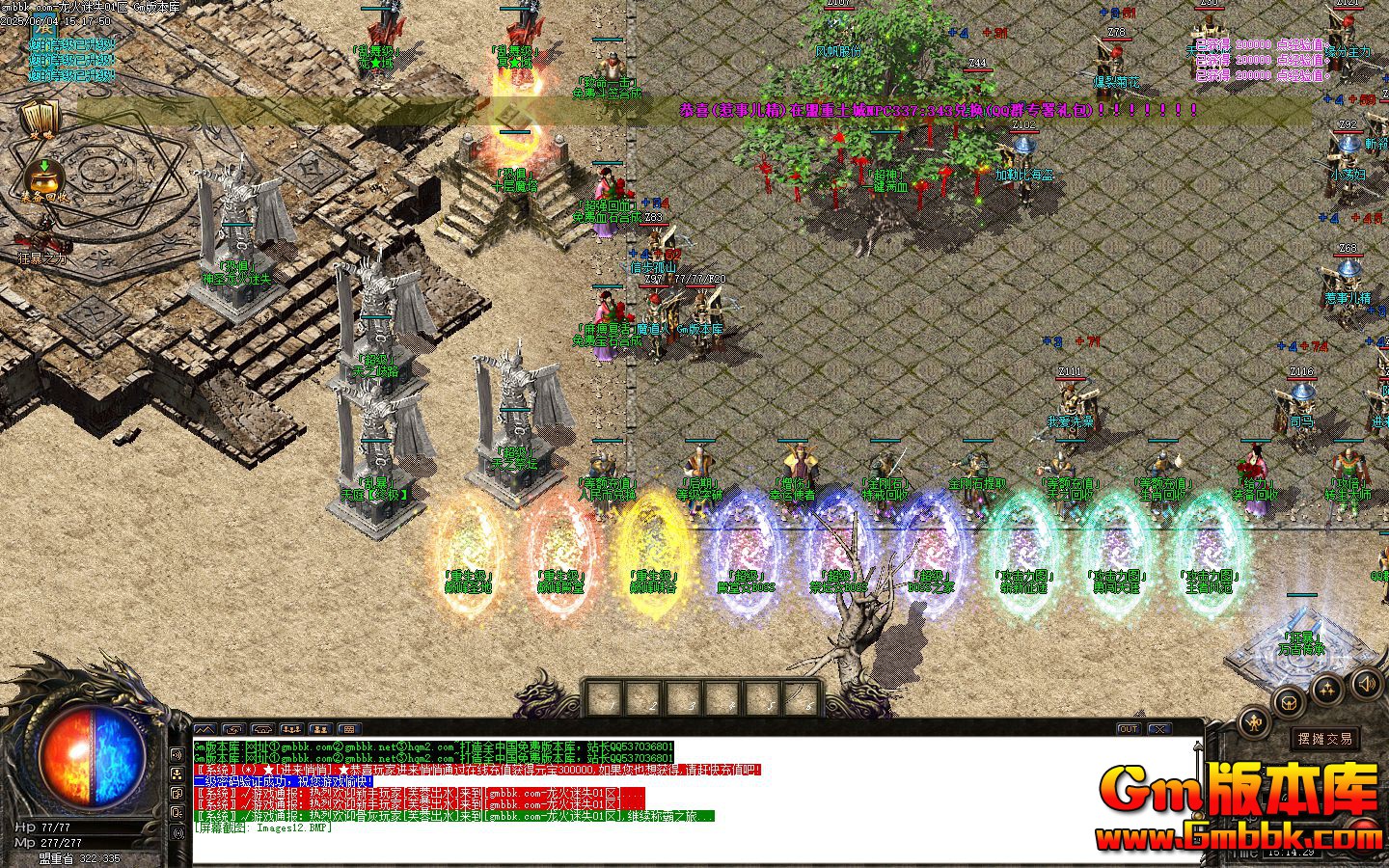Click the 摆摊交易 stall trade button

1325,739
